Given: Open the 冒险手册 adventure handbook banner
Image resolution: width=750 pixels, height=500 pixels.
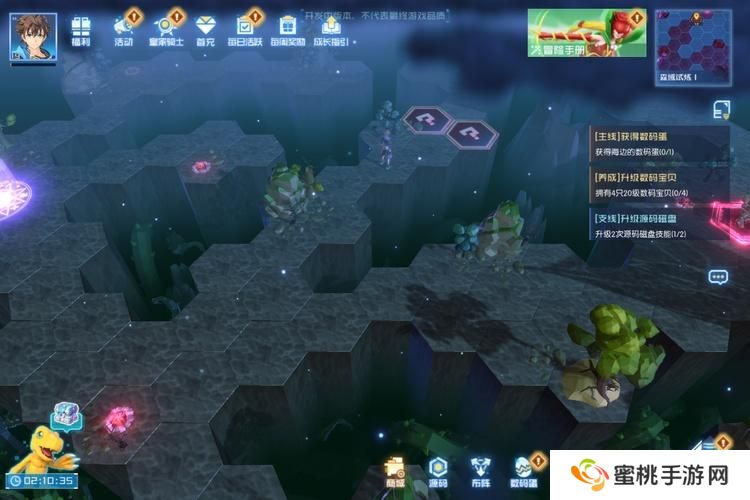Looking at the screenshot, I should (587, 34).
